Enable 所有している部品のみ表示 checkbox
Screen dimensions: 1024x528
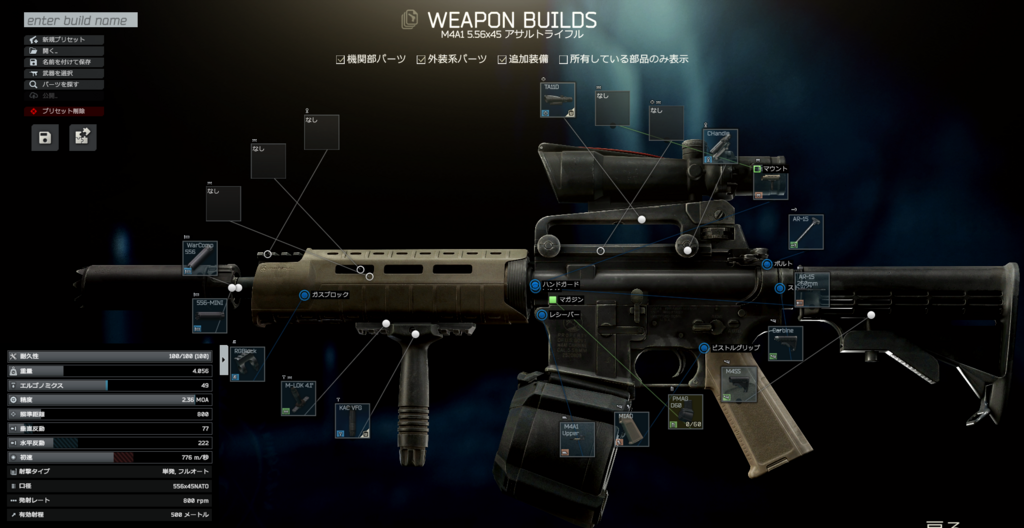[x=564, y=59]
